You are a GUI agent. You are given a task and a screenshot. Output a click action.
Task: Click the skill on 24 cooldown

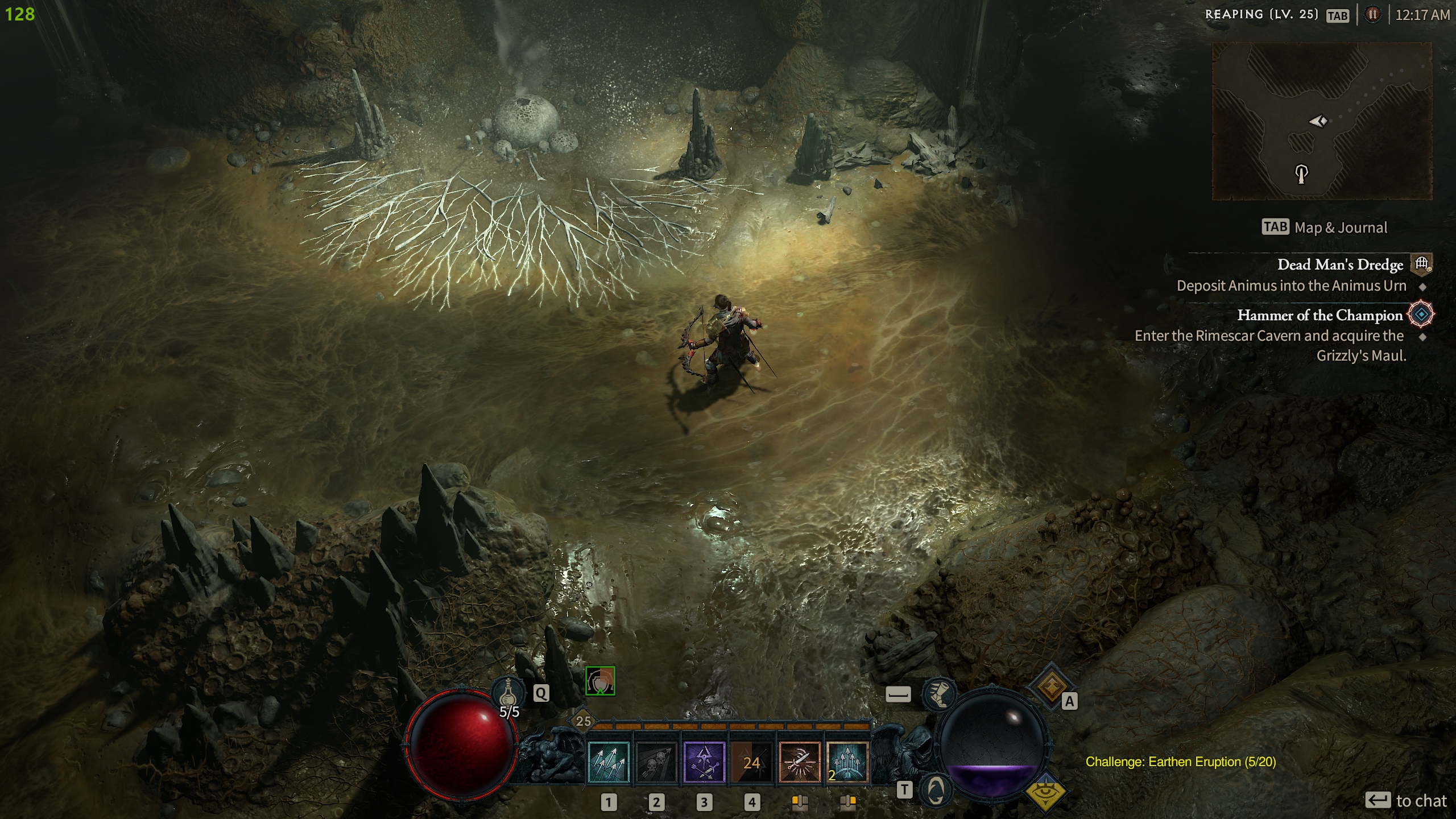pos(751,763)
